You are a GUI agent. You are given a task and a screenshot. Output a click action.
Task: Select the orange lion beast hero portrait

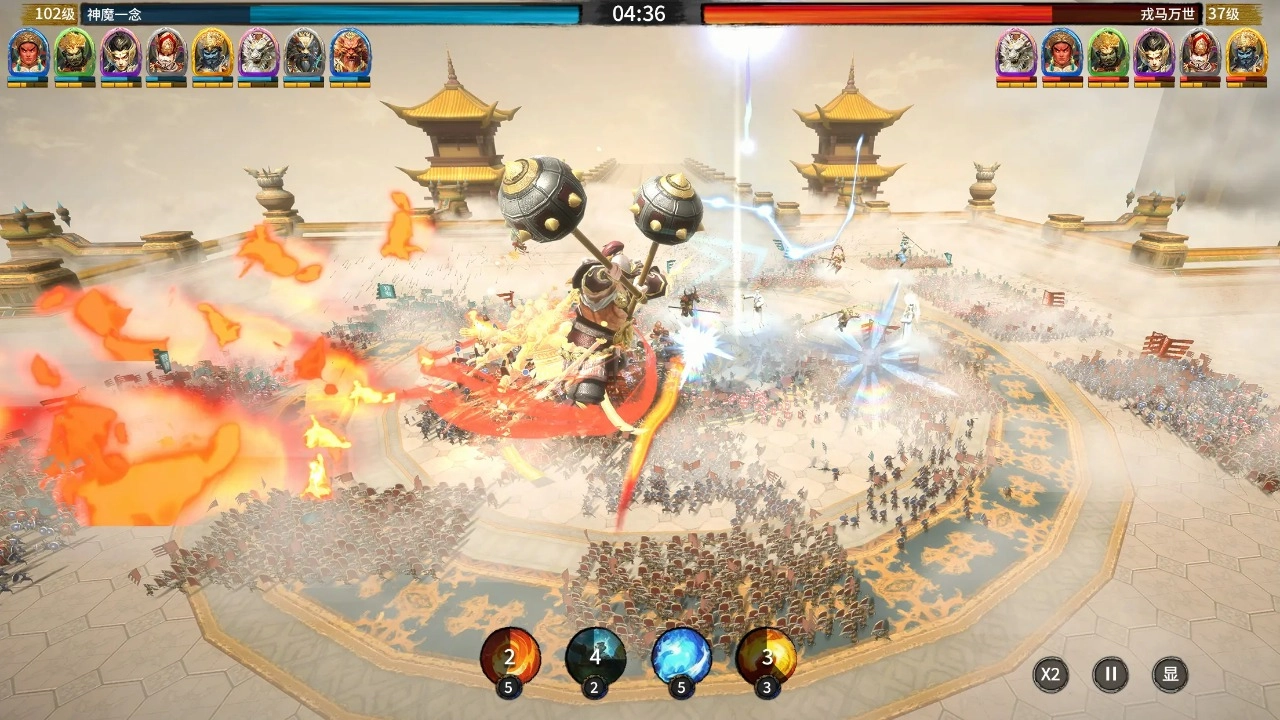pyautogui.click(x=350, y=52)
